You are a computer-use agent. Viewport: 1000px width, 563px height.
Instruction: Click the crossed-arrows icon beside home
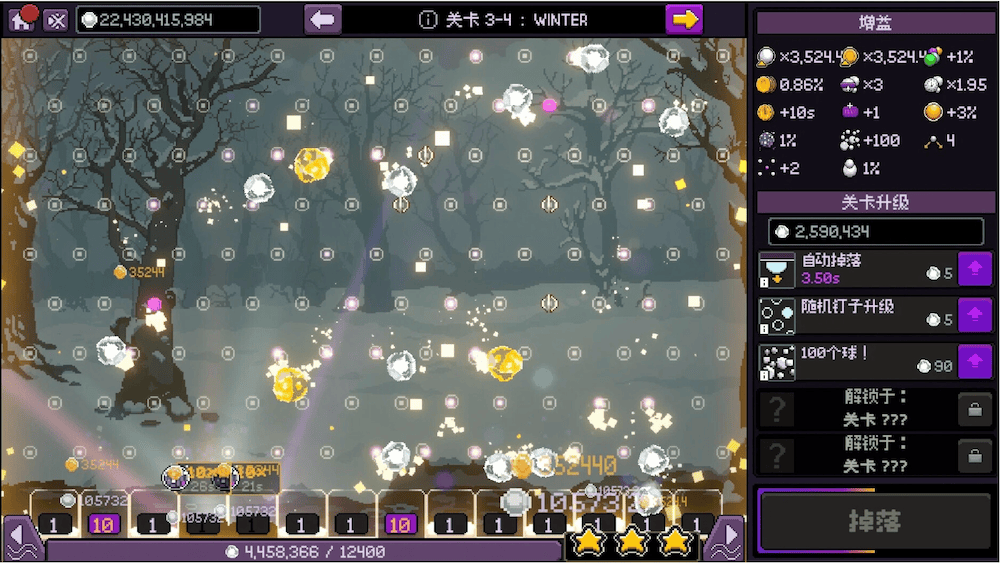56,20
